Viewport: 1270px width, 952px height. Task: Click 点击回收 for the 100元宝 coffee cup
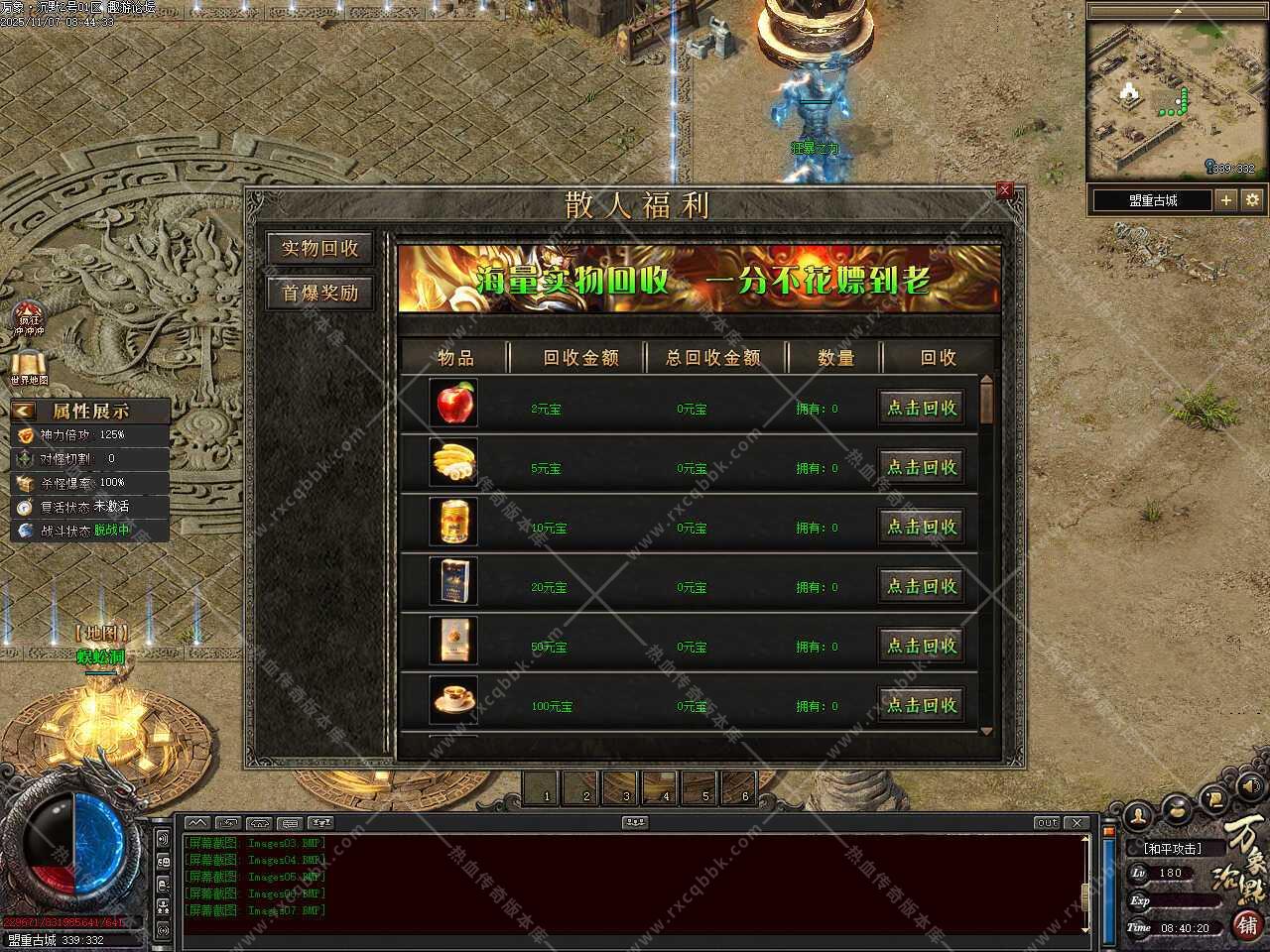click(x=922, y=705)
